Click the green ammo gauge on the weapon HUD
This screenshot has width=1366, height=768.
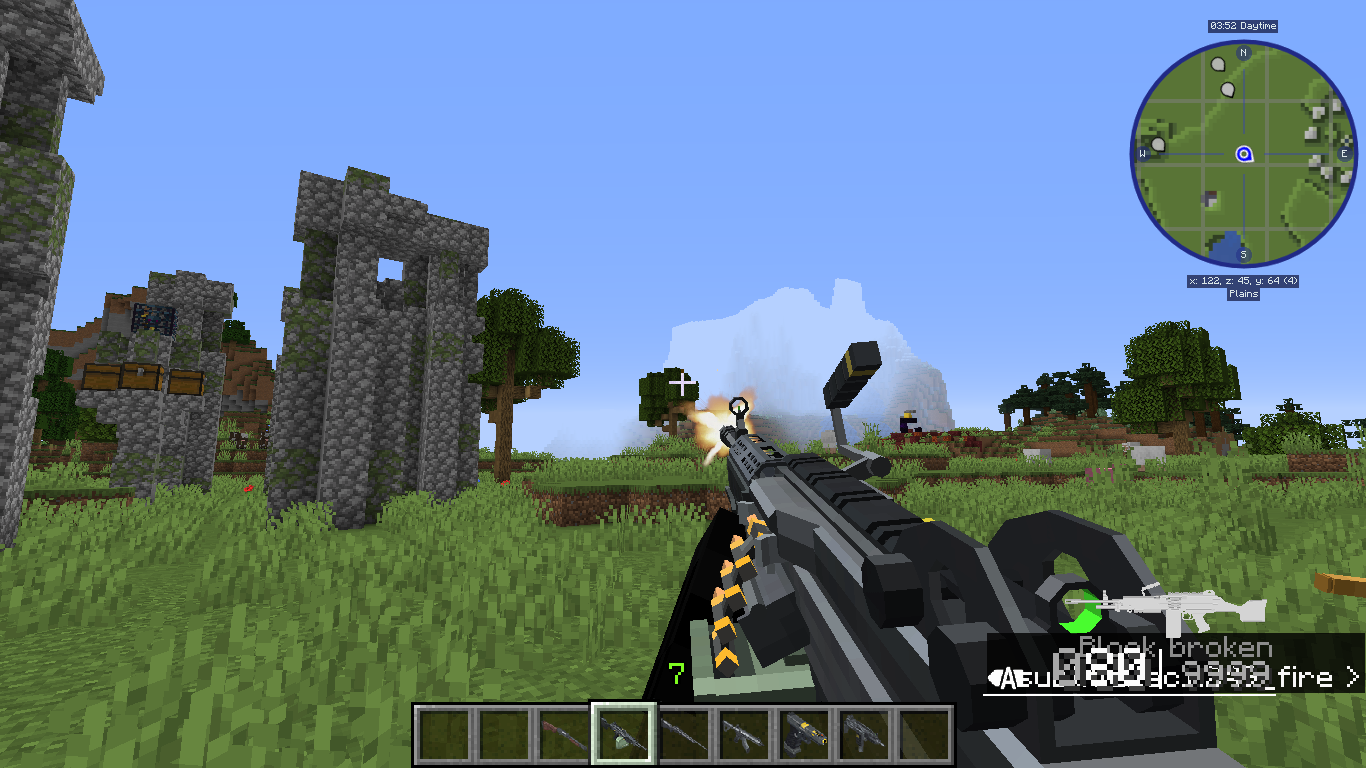click(x=1081, y=608)
